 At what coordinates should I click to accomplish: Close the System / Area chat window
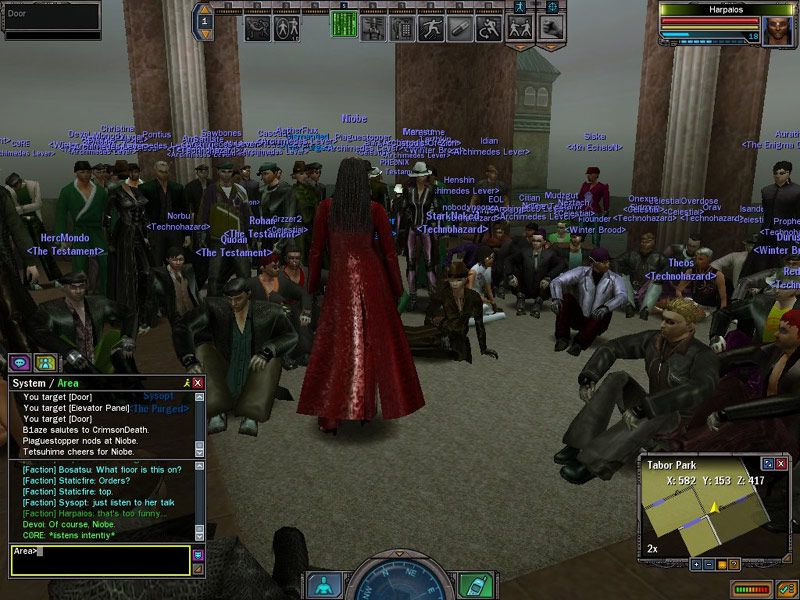(198, 383)
